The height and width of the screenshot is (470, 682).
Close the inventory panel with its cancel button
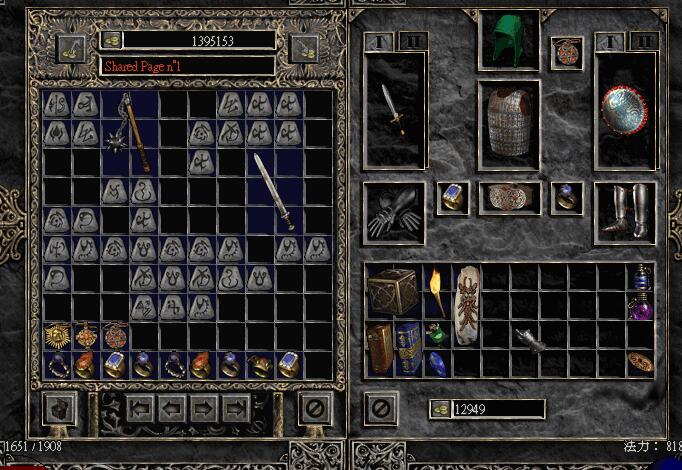point(380,408)
